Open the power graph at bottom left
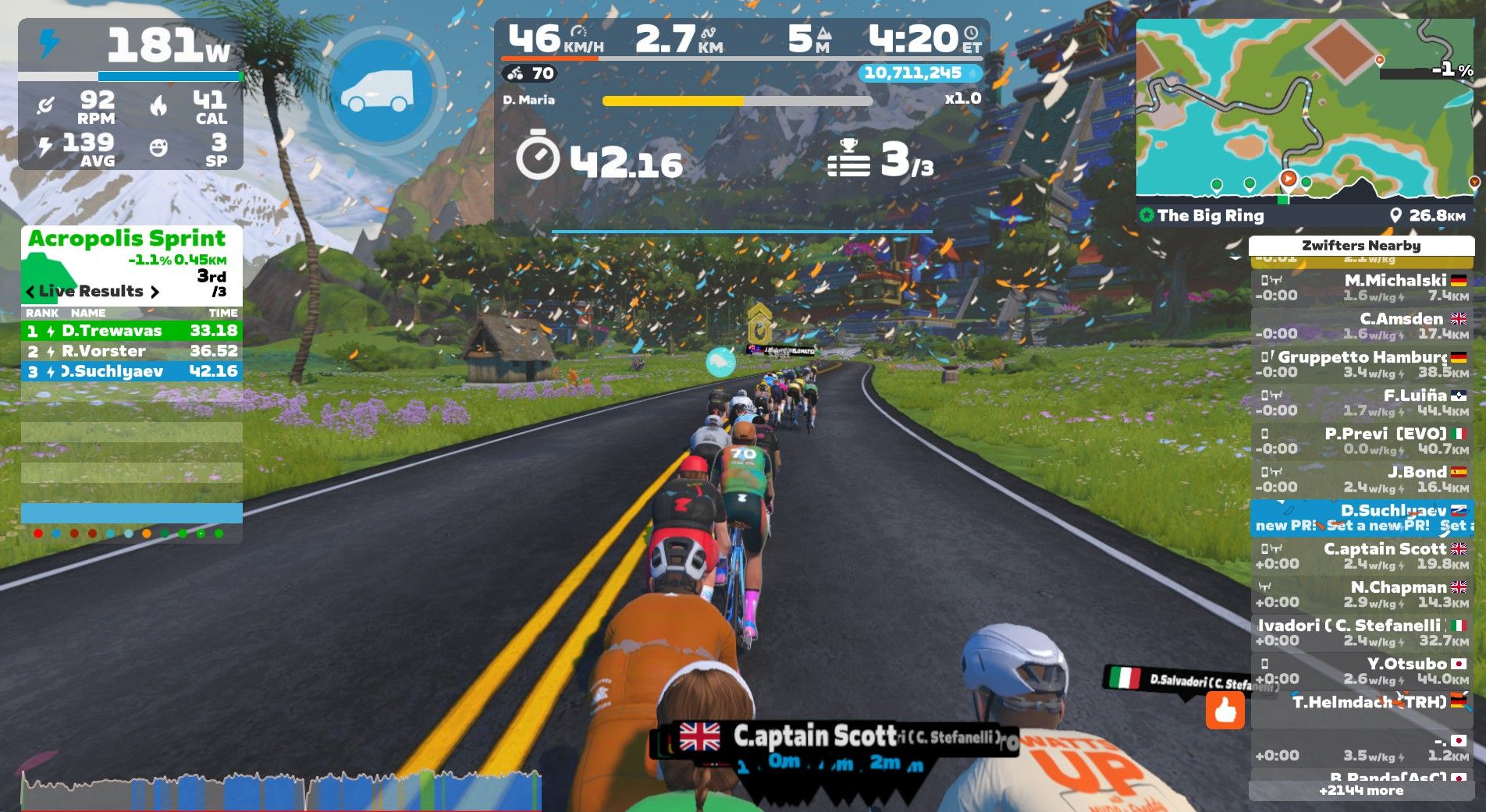The height and width of the screenshot is (812, 1486). click(x=281, y=790)
